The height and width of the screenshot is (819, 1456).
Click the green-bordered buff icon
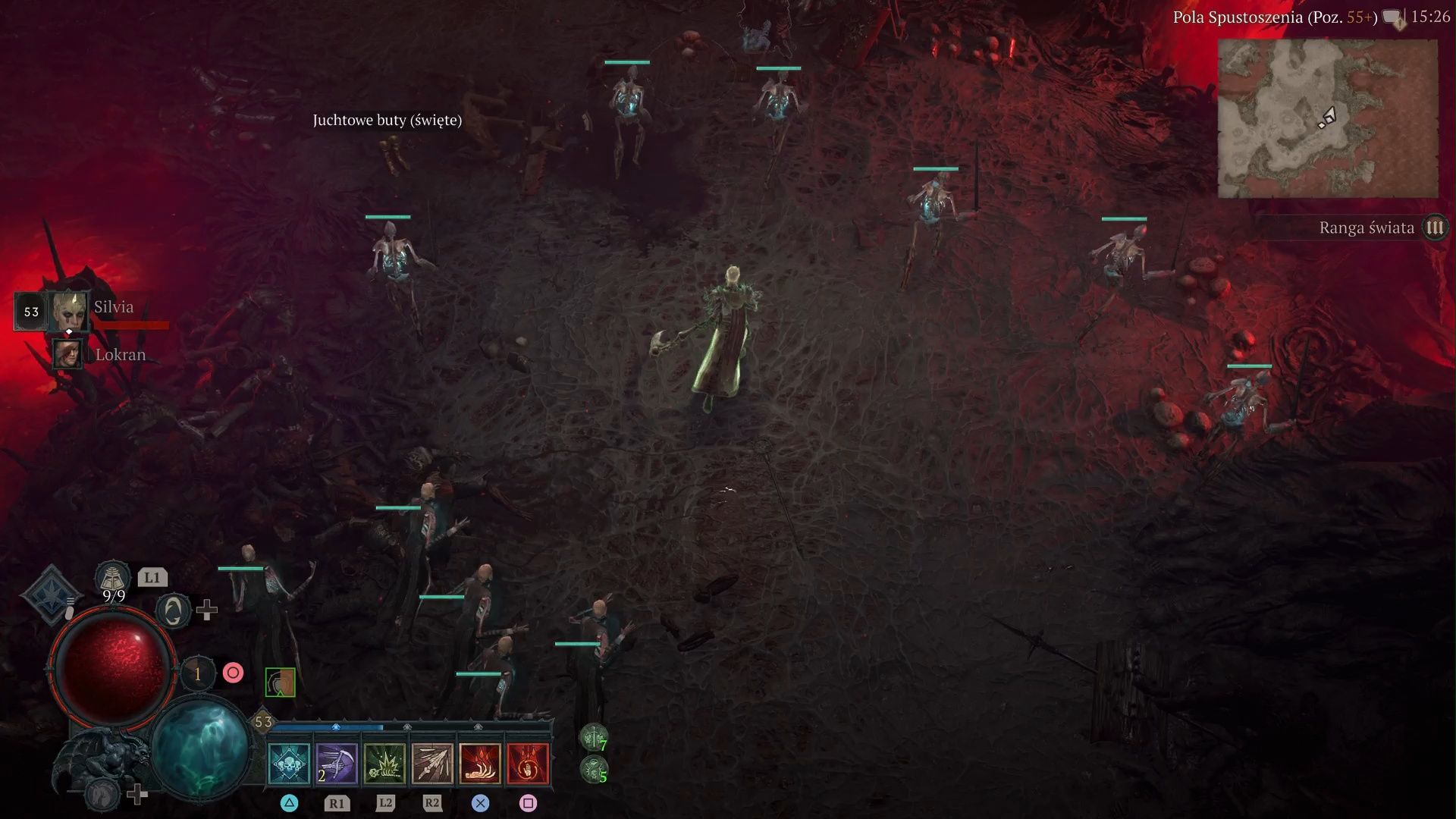tap(280, 682)
